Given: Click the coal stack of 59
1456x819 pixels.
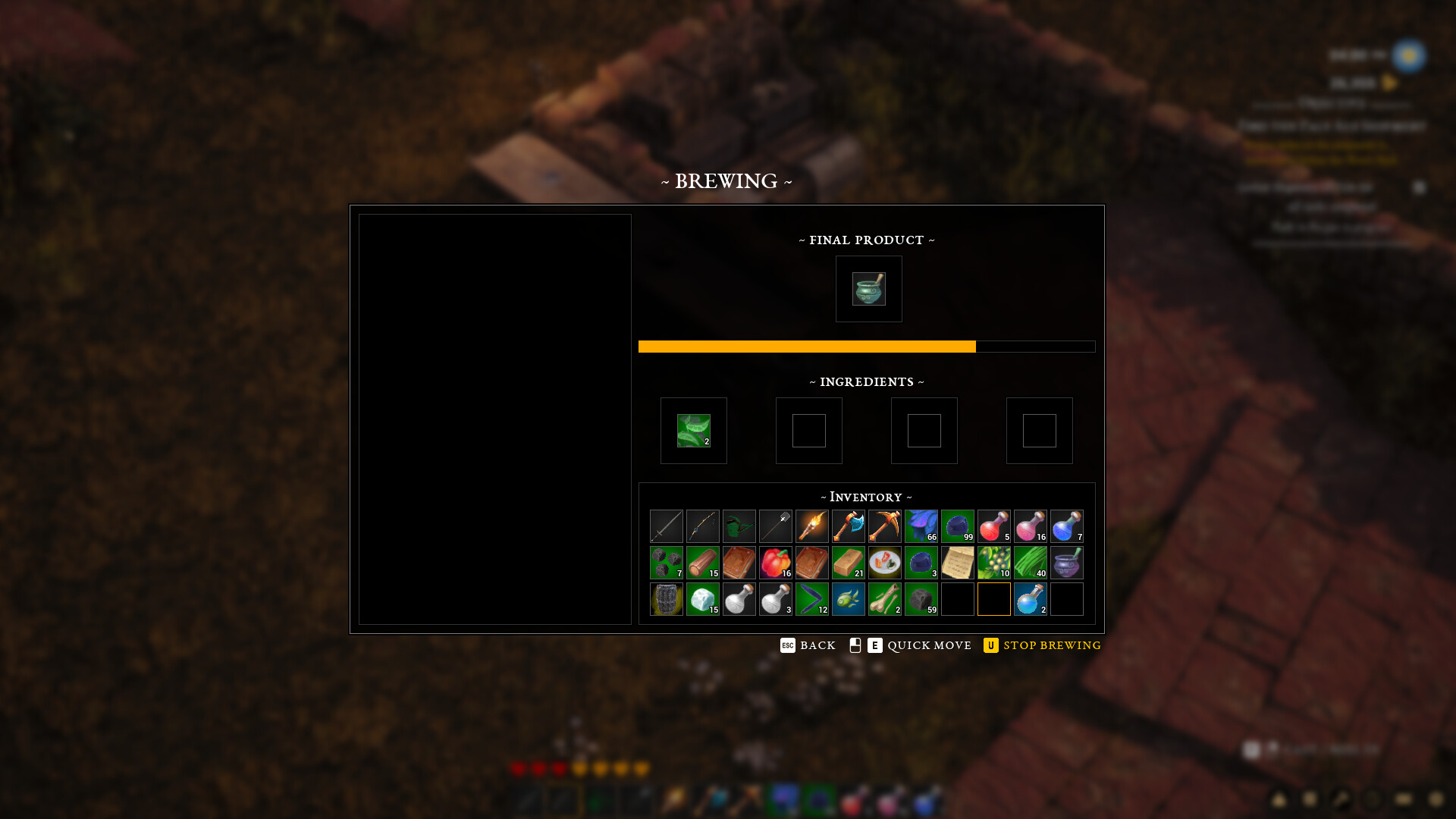Looking at the screenshot, I should tap(921, 598).
